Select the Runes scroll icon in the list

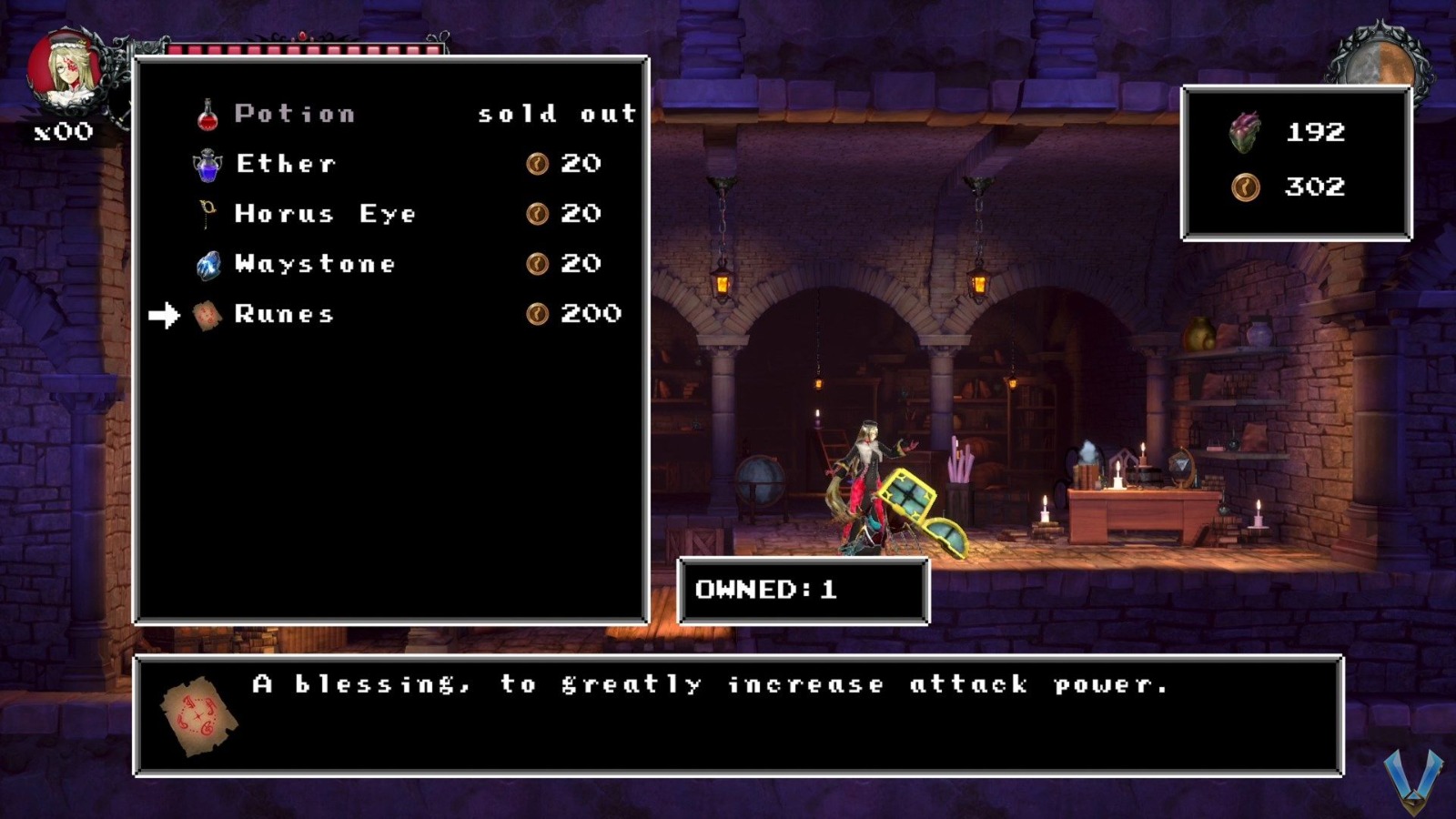coord(207,313)
